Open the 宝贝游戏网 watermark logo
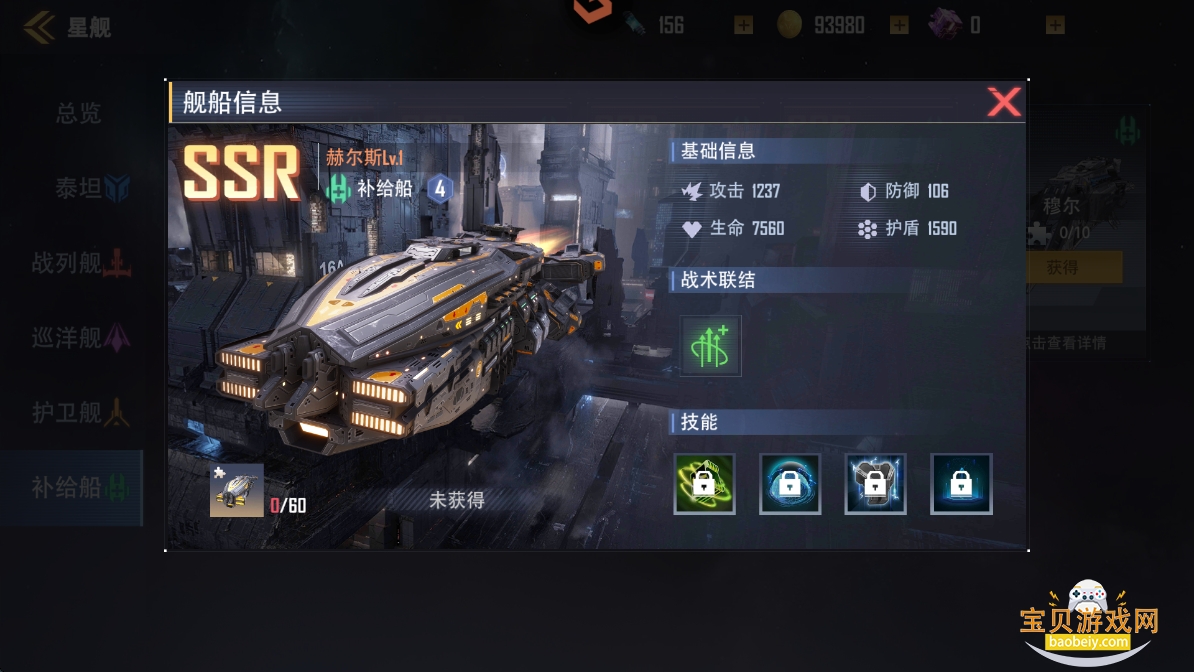The image size is (1194, 672). (1088, 622)
